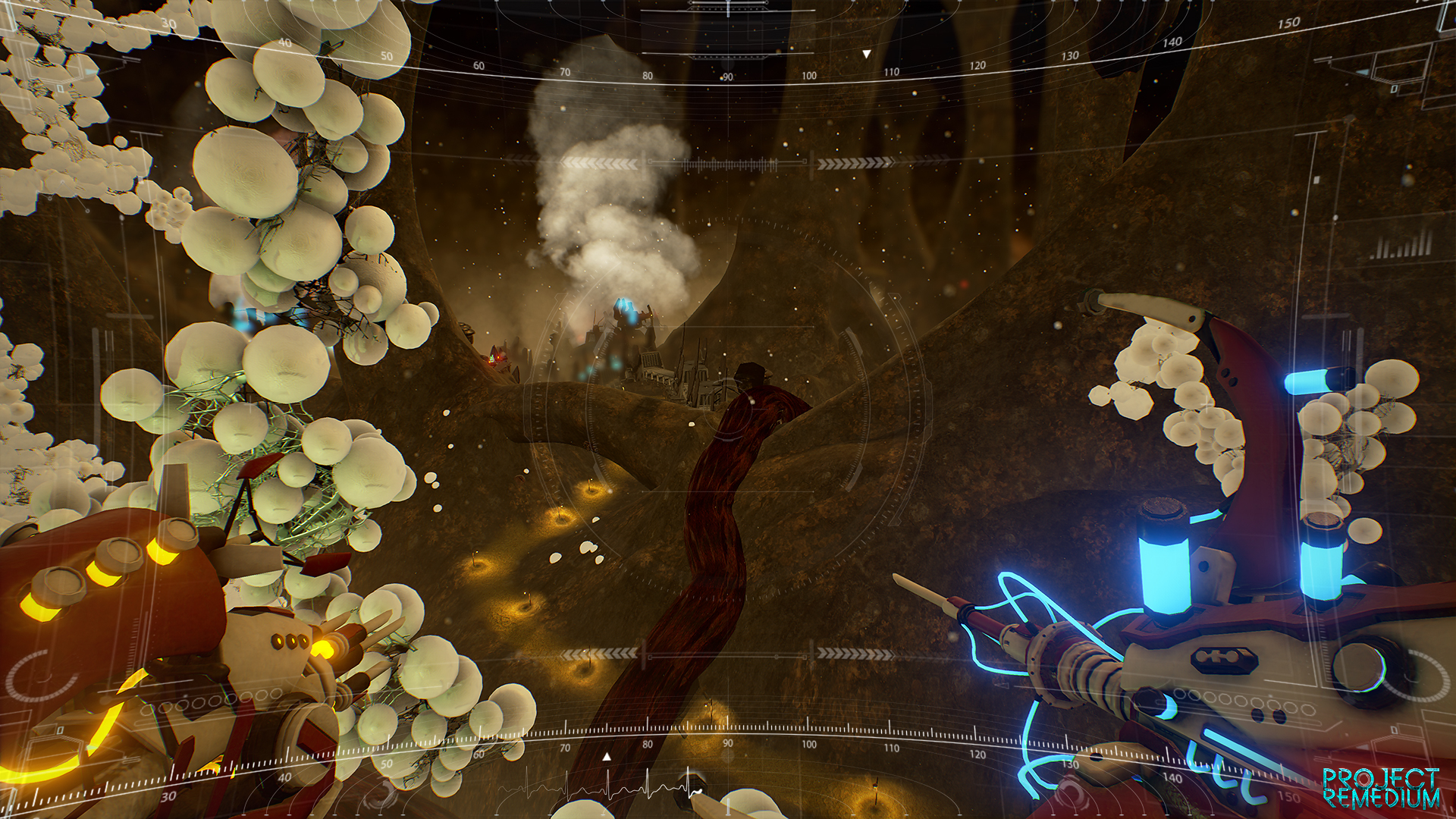Select the 90 mark on the top compass strip
This screenshot has width=1456, height=819.
[x=727, y=76]
